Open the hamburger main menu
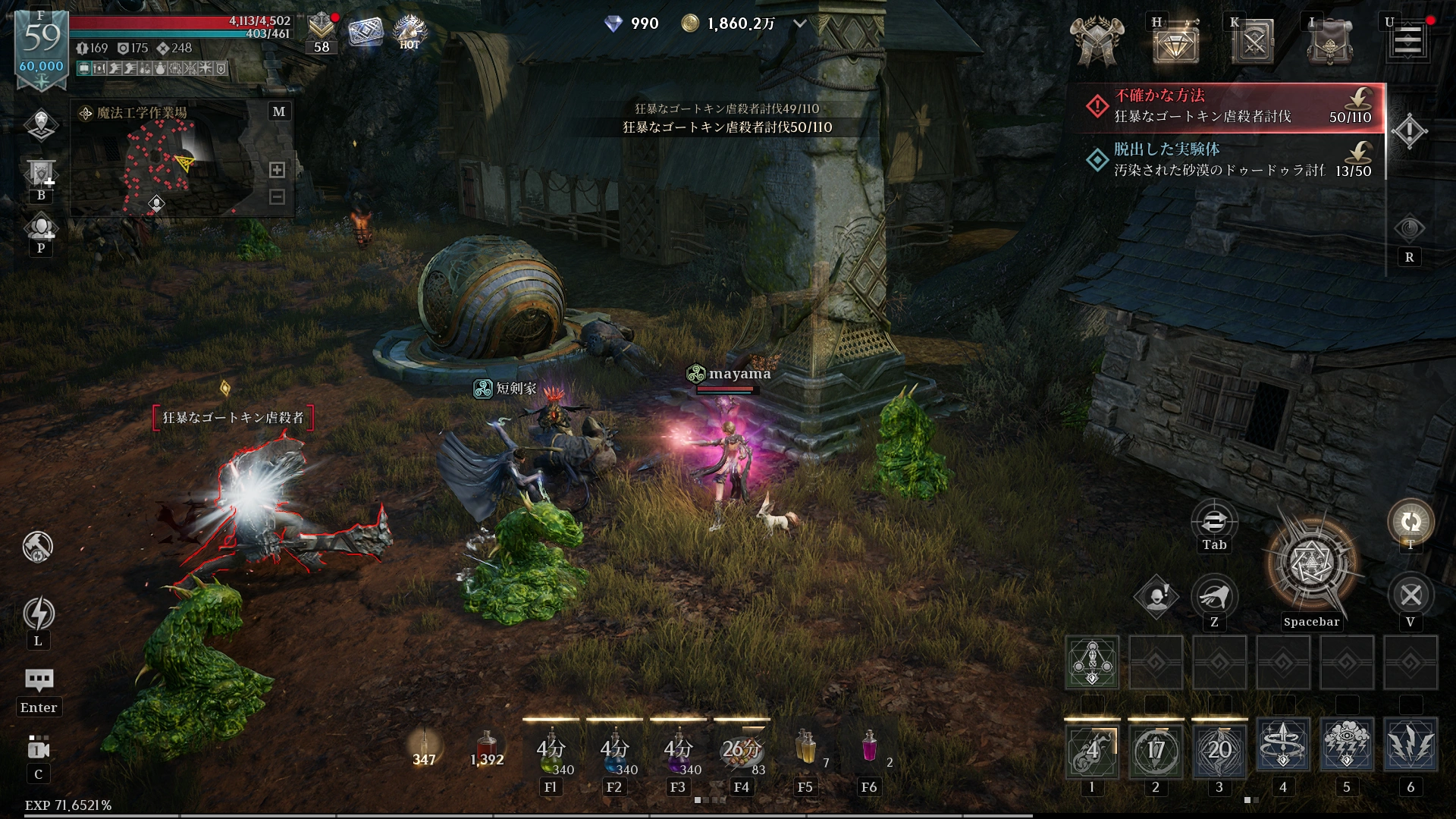 point(1407,41)
